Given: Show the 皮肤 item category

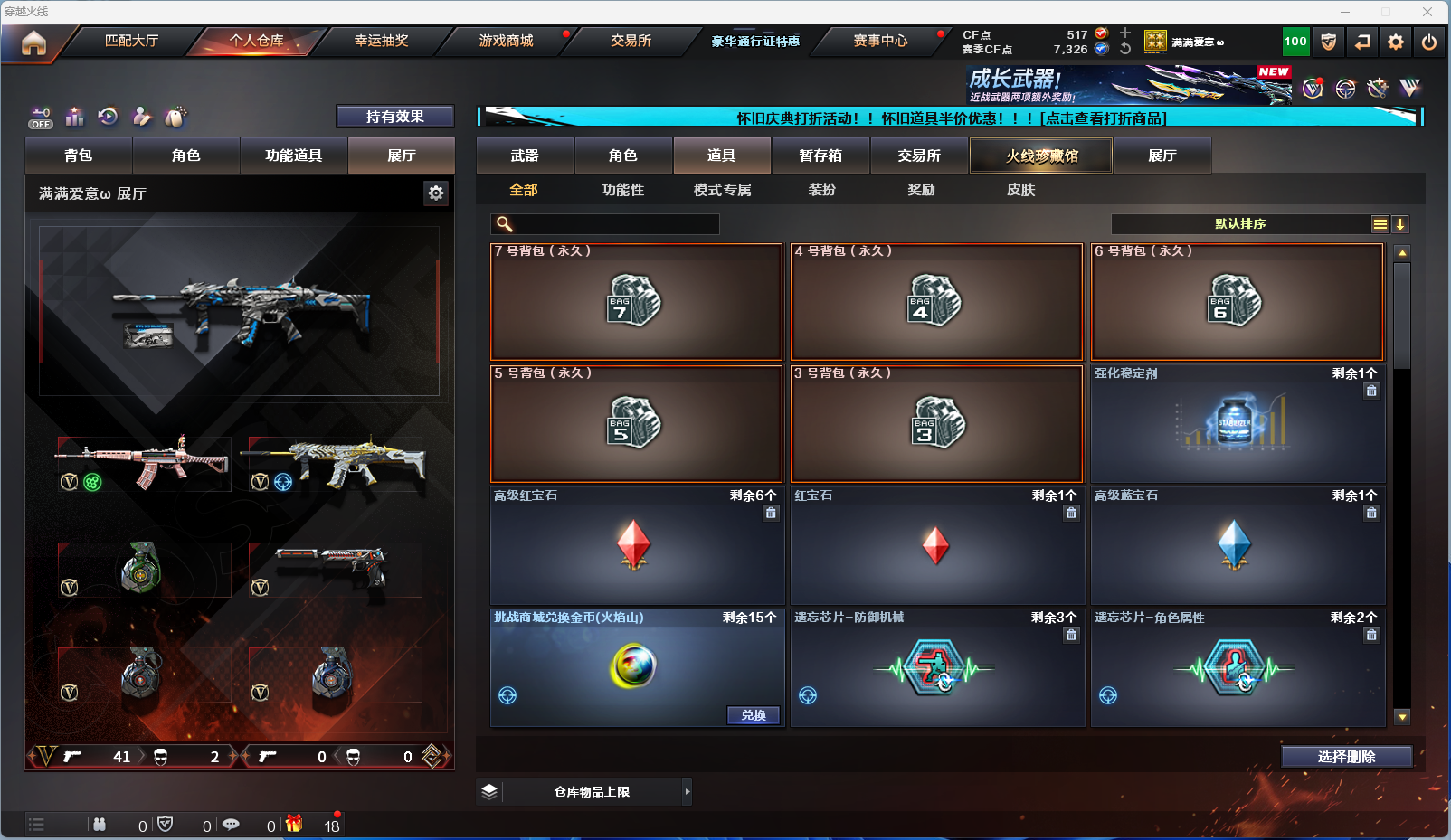Looking at the screenshot, I should tap(1020, 190).
